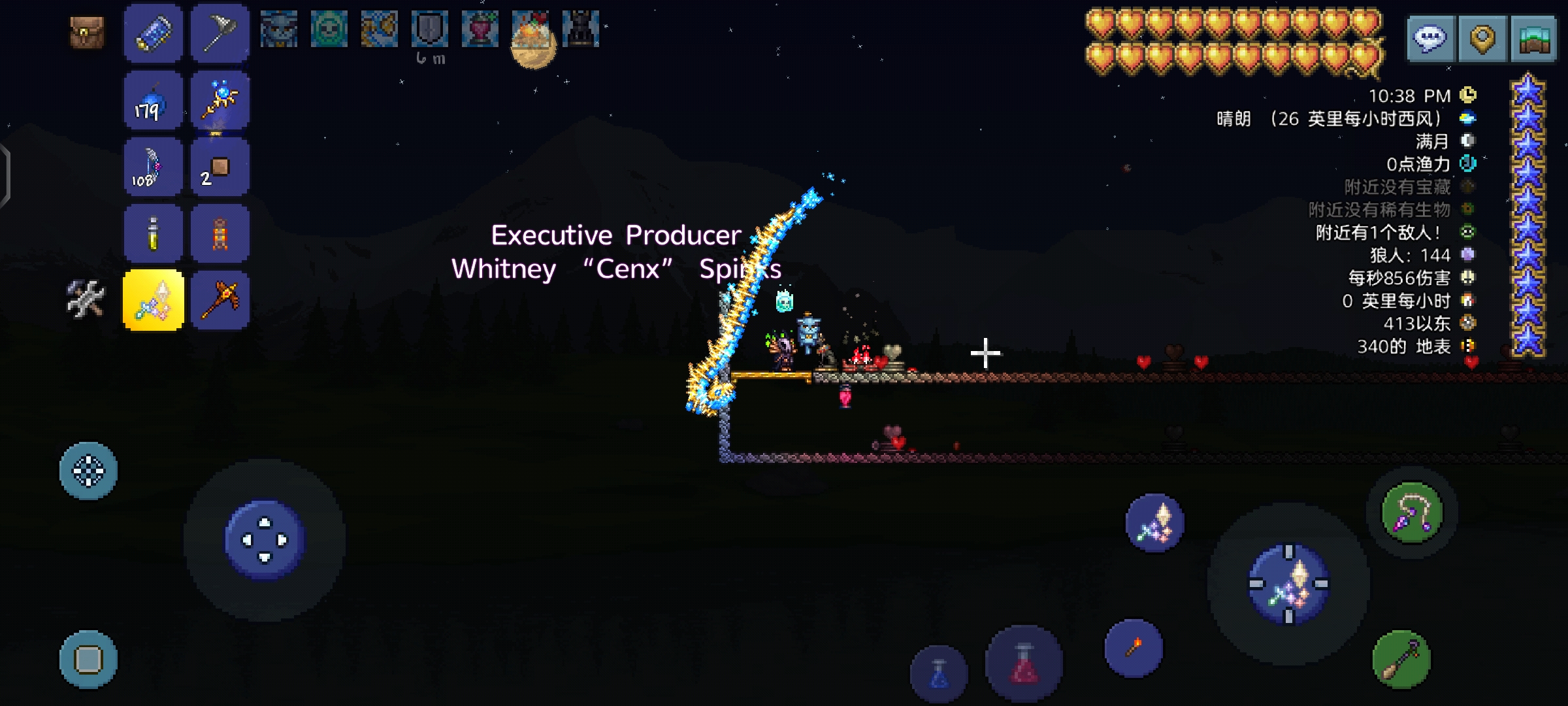The height and width of the screenshot is (706, 1568).
Task: Open the inventory bag icon
Action: pos(87,33)
